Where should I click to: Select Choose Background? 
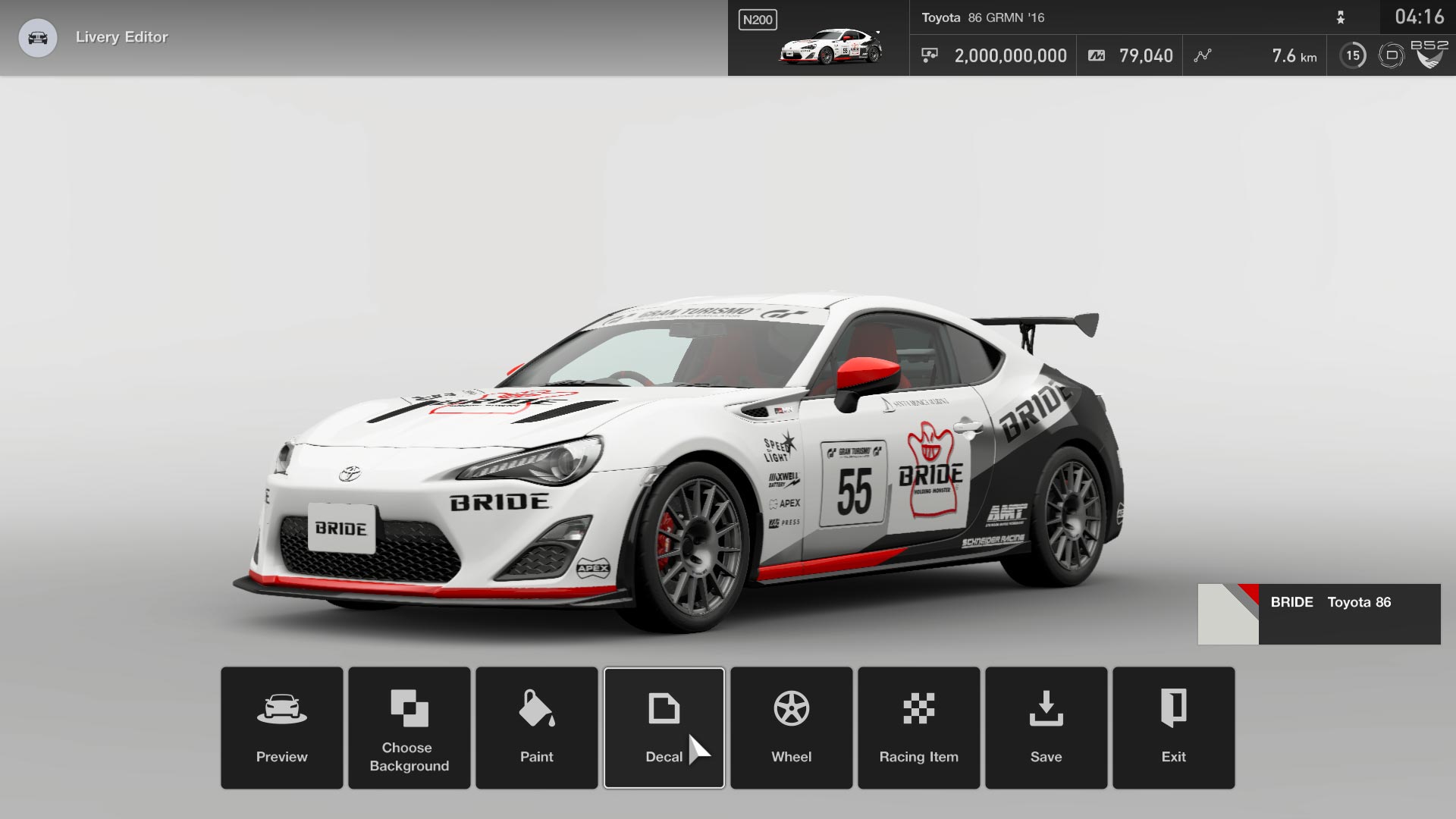tap(409, 728)
